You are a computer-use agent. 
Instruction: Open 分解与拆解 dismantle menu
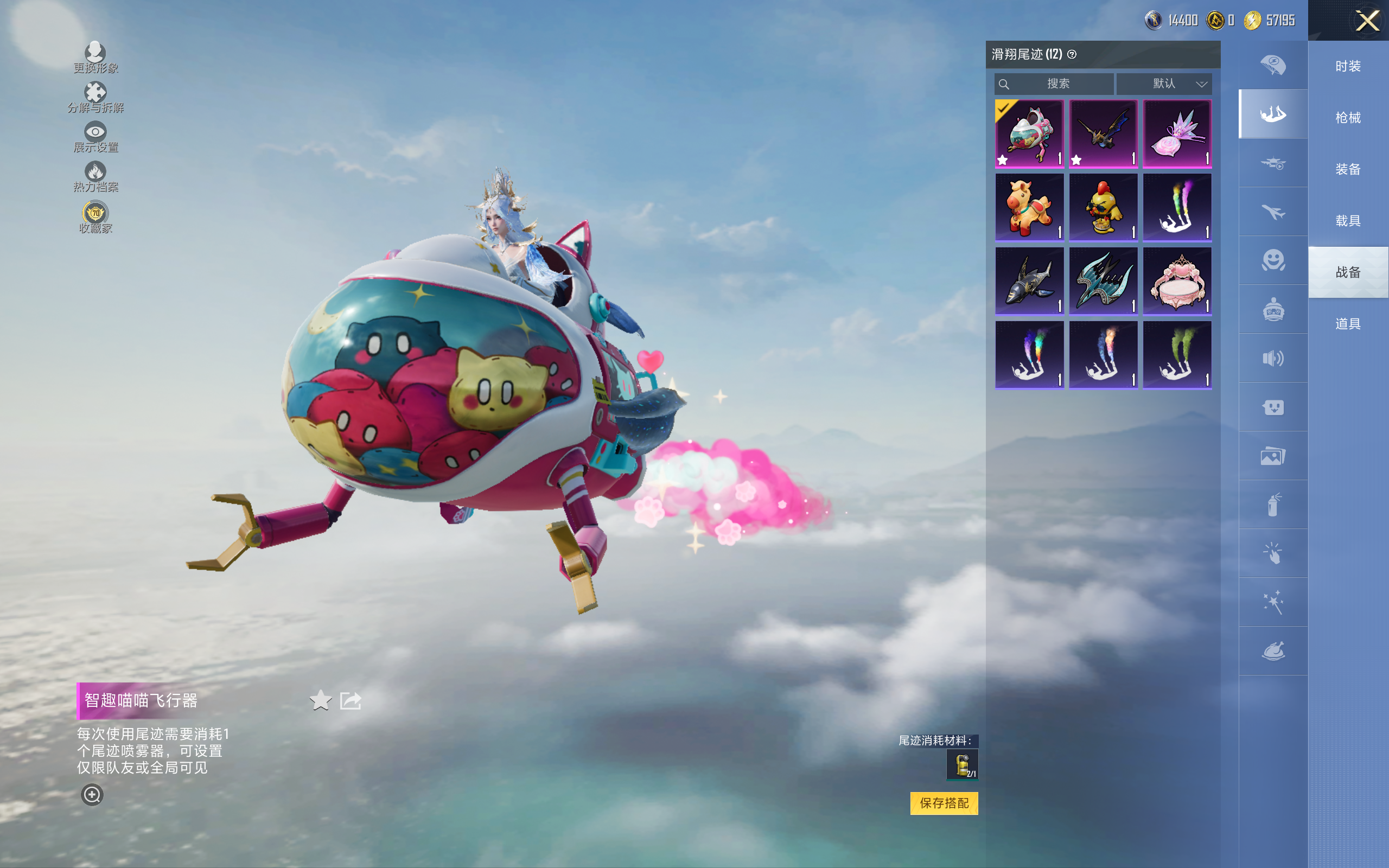coord(95,97)
